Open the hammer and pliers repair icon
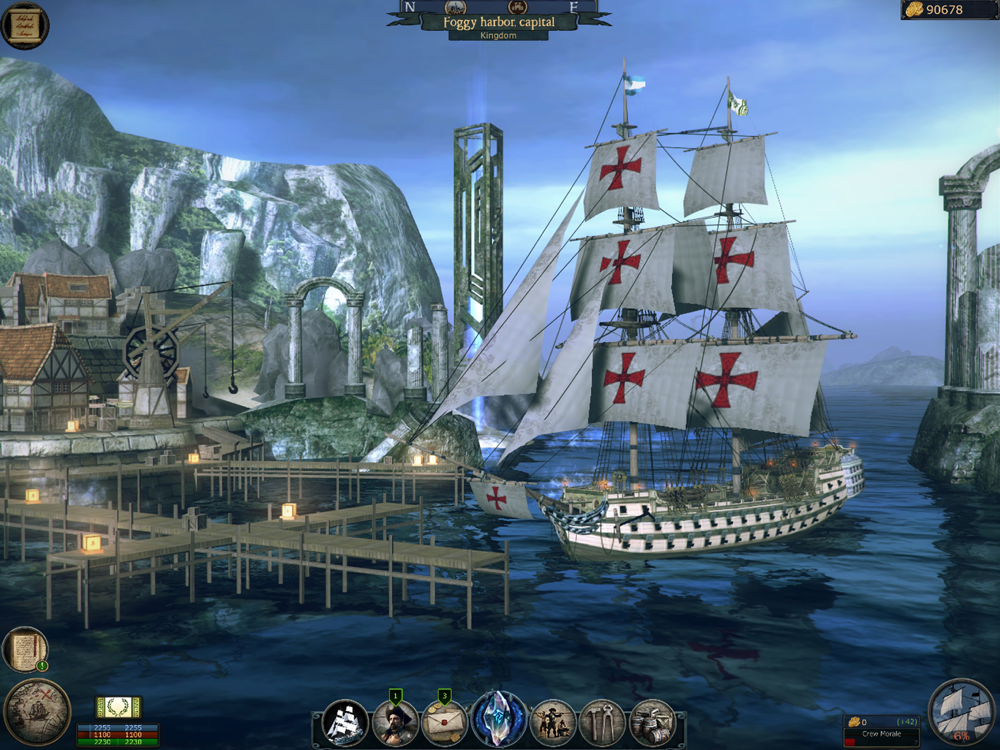Viewport: 1000px width, 750px height. (602, 722)
